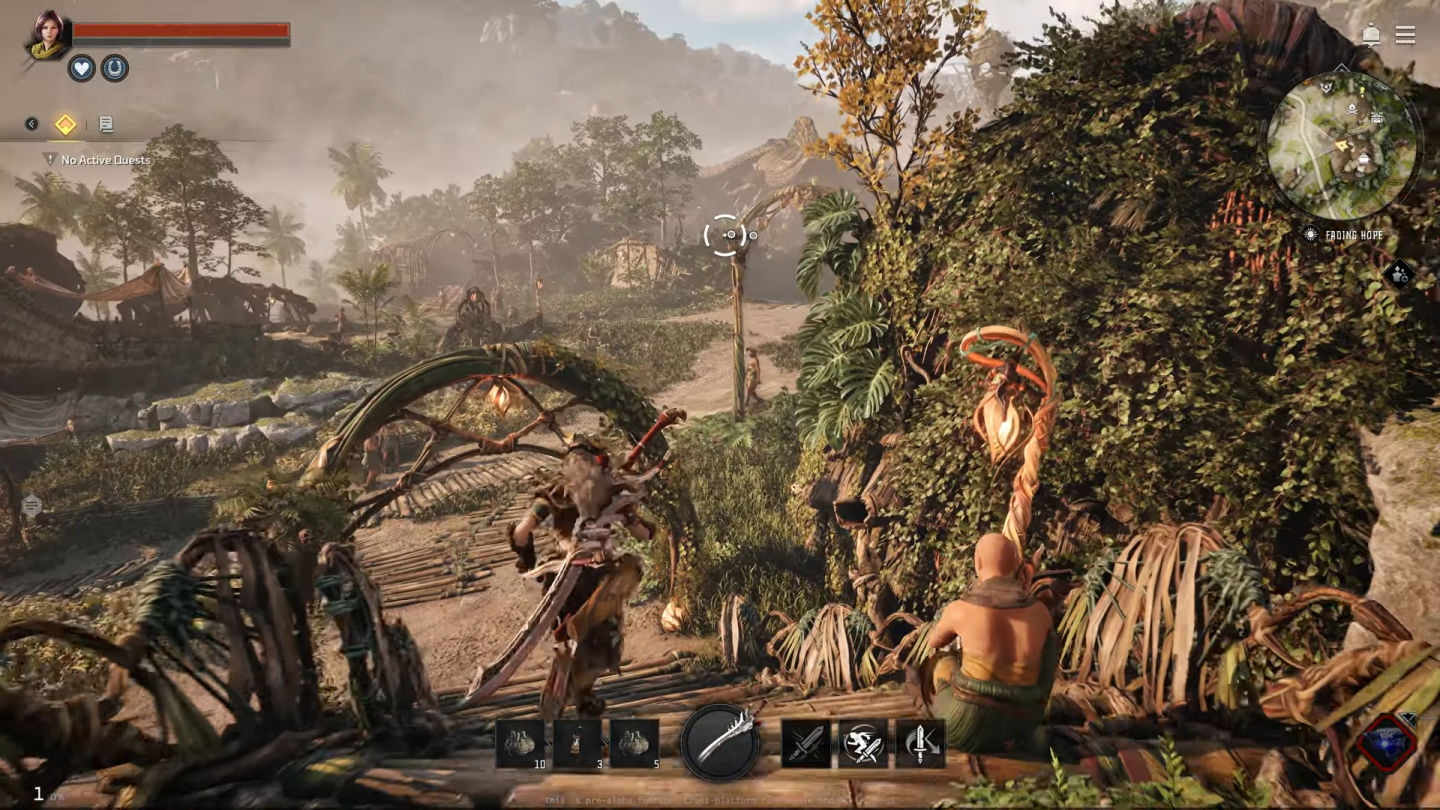The width and height of the screenshot is (1440, 810).
Task: Use the item slot with count 10
Action: [521, 744]
